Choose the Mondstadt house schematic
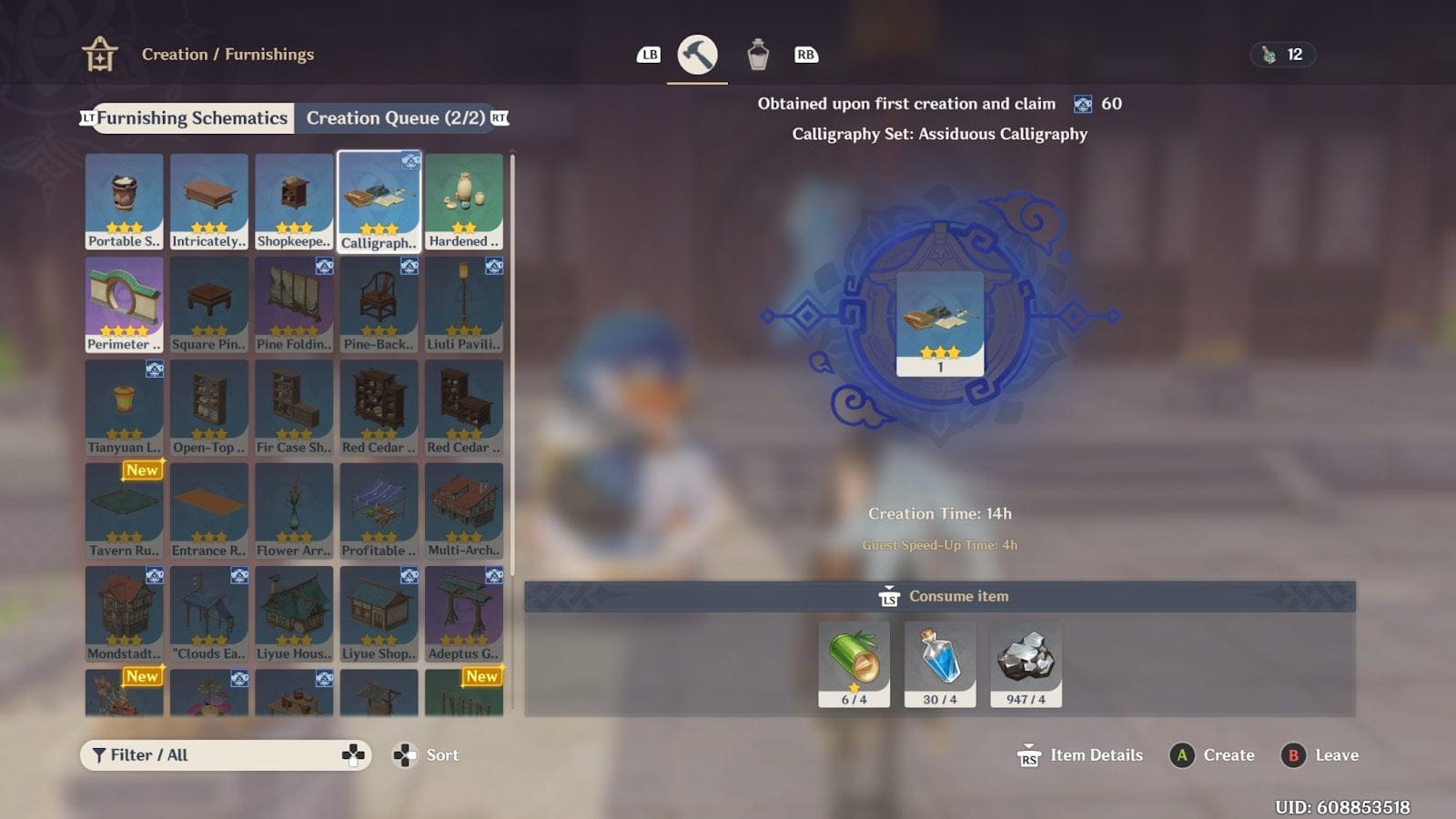This screenshot has width=1456, height=819. (x=125, y=613)
